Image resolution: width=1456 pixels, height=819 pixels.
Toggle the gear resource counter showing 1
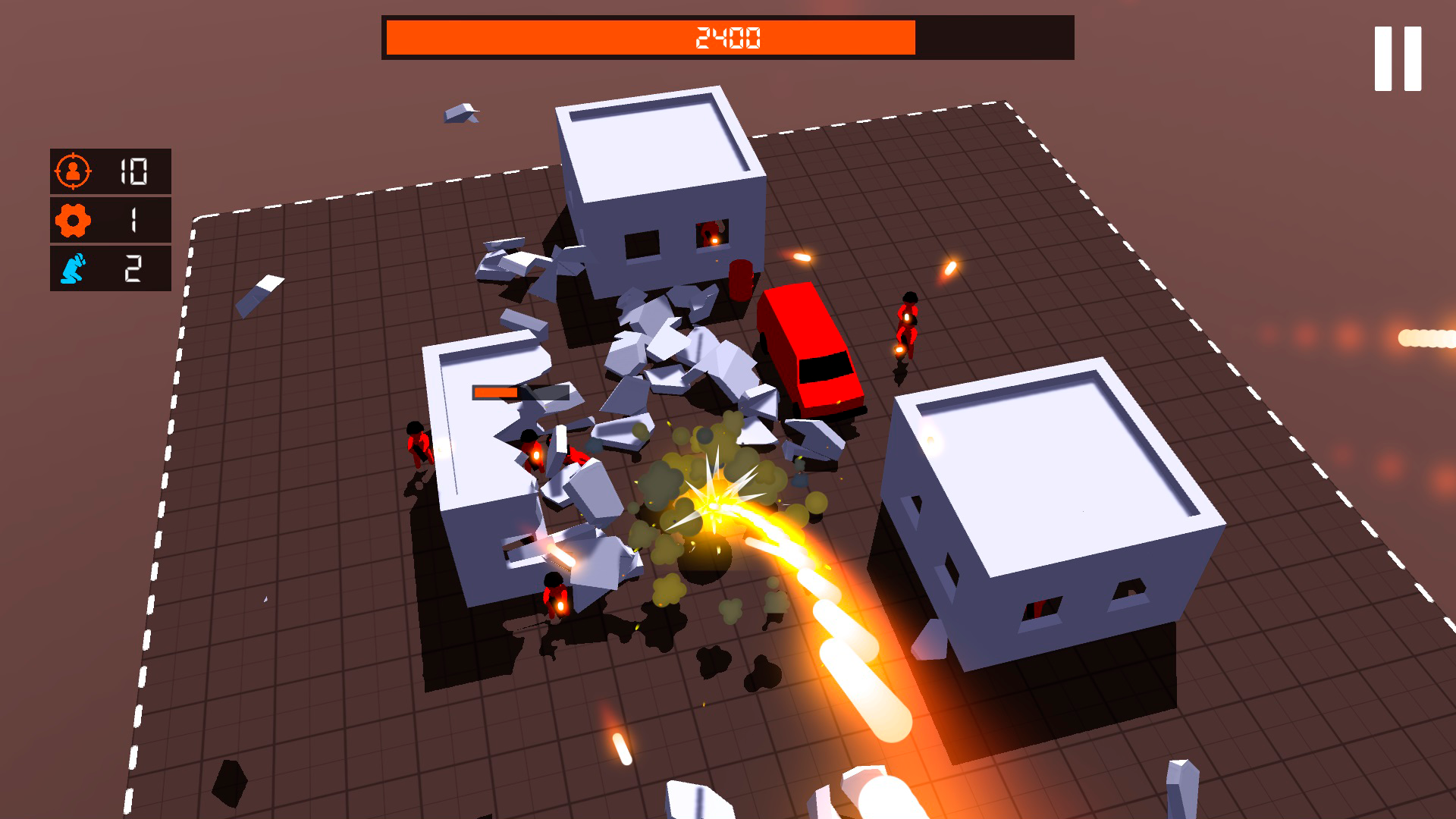pyautogui.click(x=110, y=220)
